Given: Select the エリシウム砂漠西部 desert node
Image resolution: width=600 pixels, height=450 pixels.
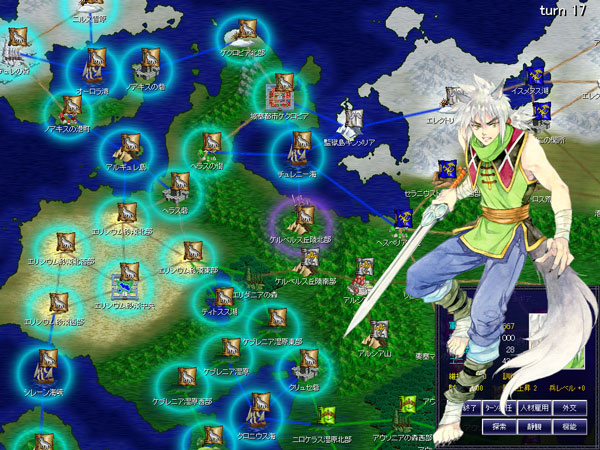Looking at the screenshot, I should [x=57, y=302].
